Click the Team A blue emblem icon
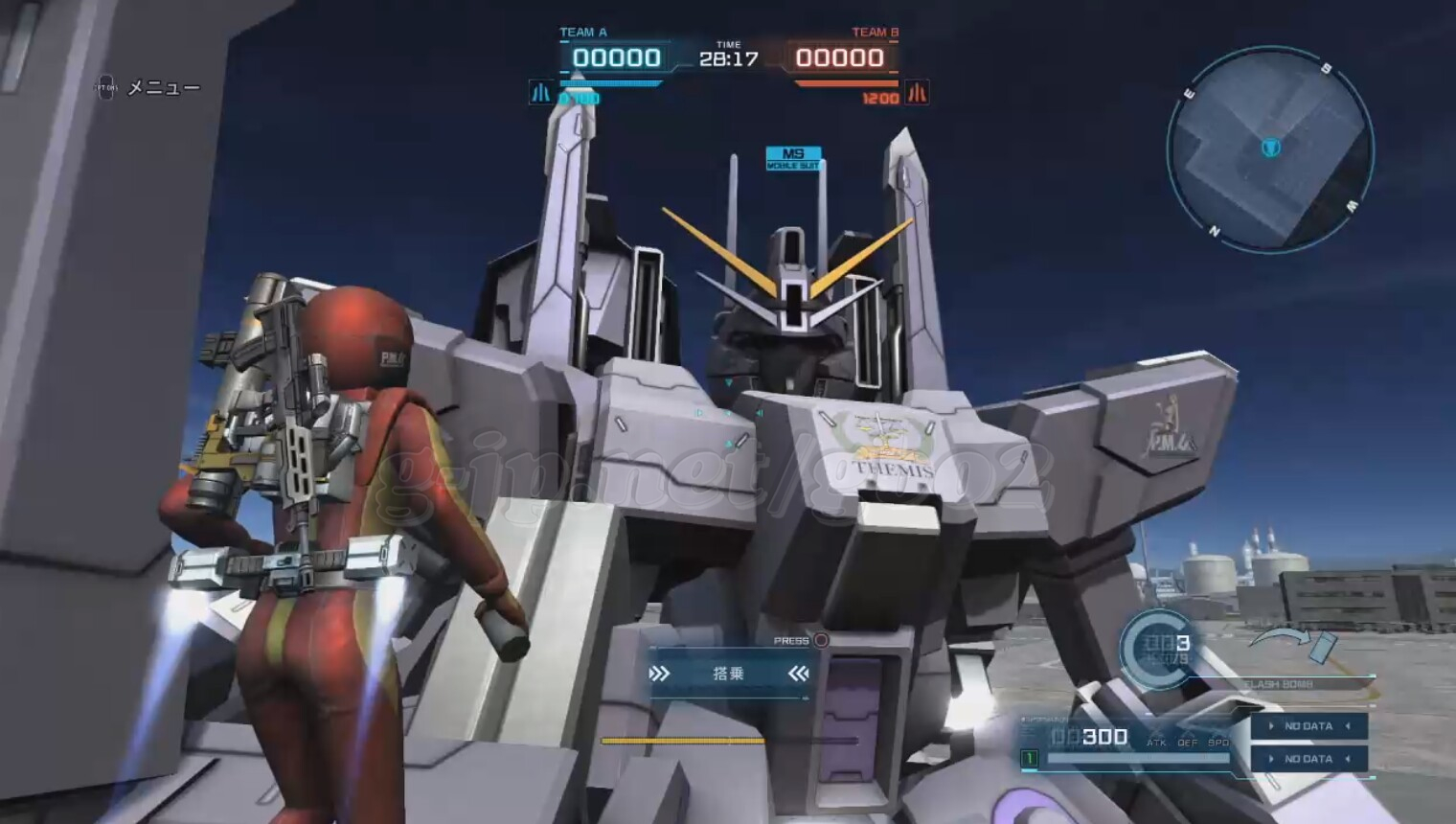The height and width of the screenshot is (824, 1456). (x=541, y=93)
